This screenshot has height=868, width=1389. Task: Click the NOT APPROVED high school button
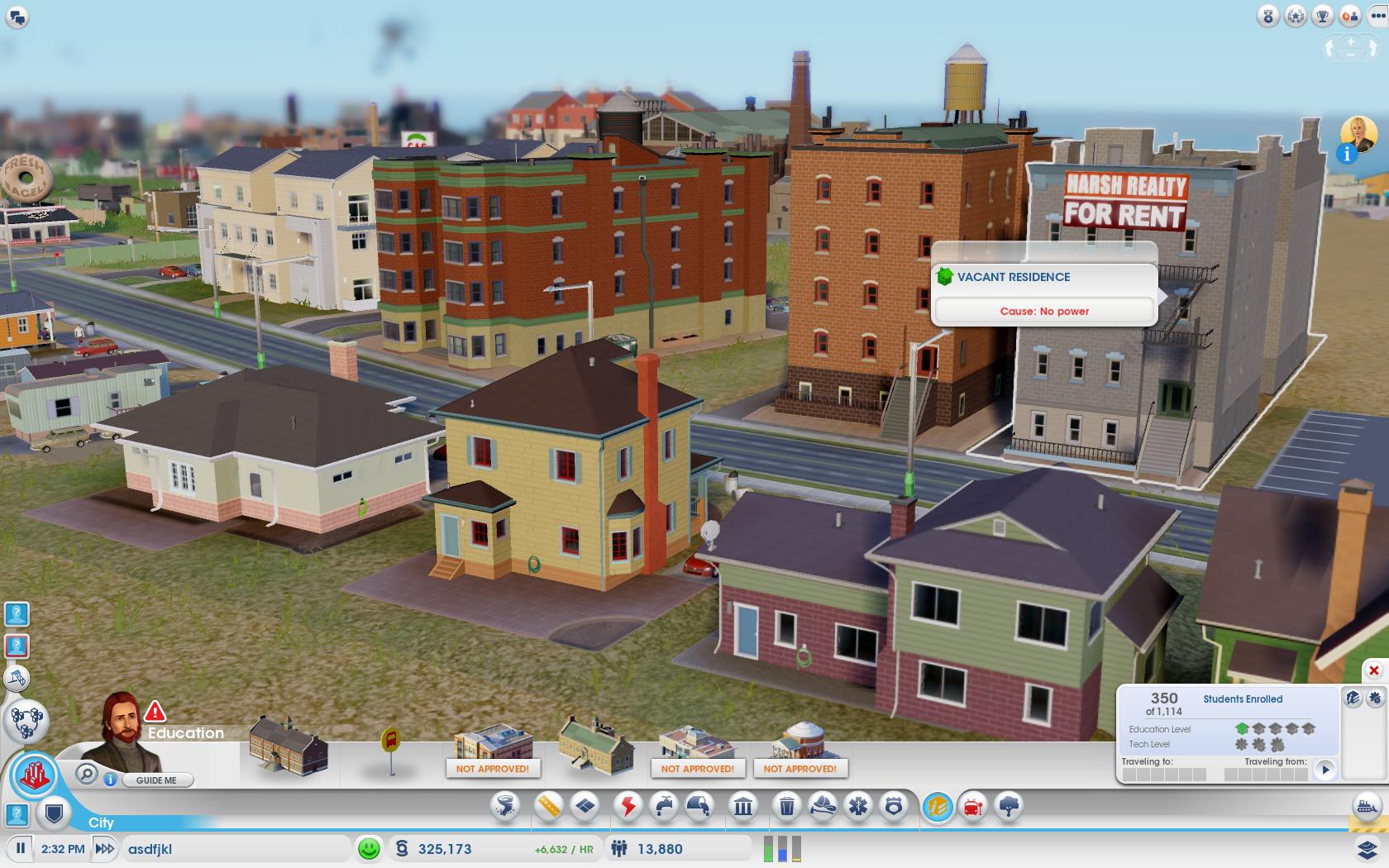[494, 769]
